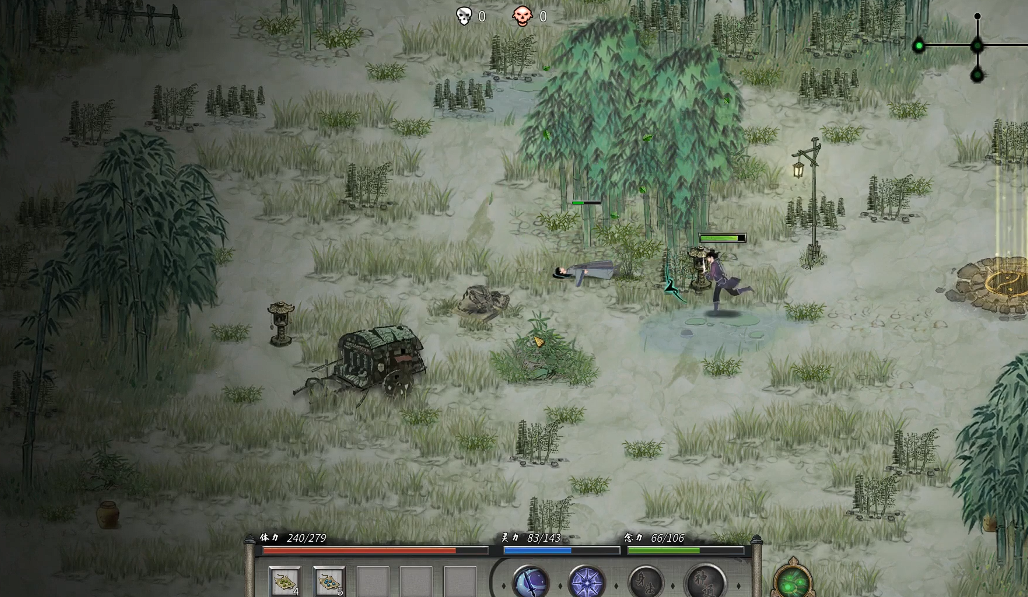Image resolution: width=1028 pixels, height=597 pixels.
Task: Select the bright green room node on minimap
Action: coord(919,45)
